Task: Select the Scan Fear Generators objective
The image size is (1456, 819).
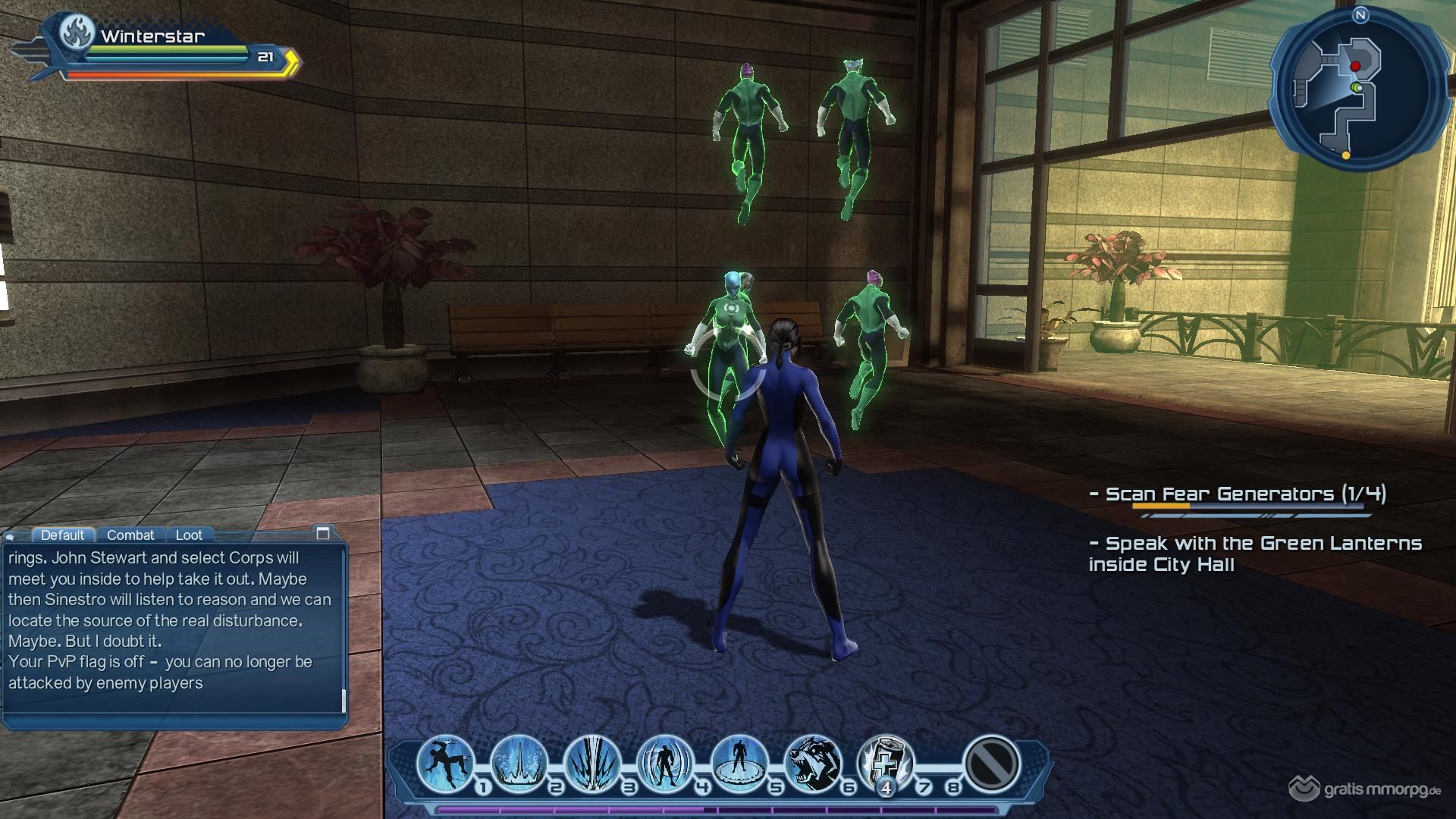Action: [1238, 494]
